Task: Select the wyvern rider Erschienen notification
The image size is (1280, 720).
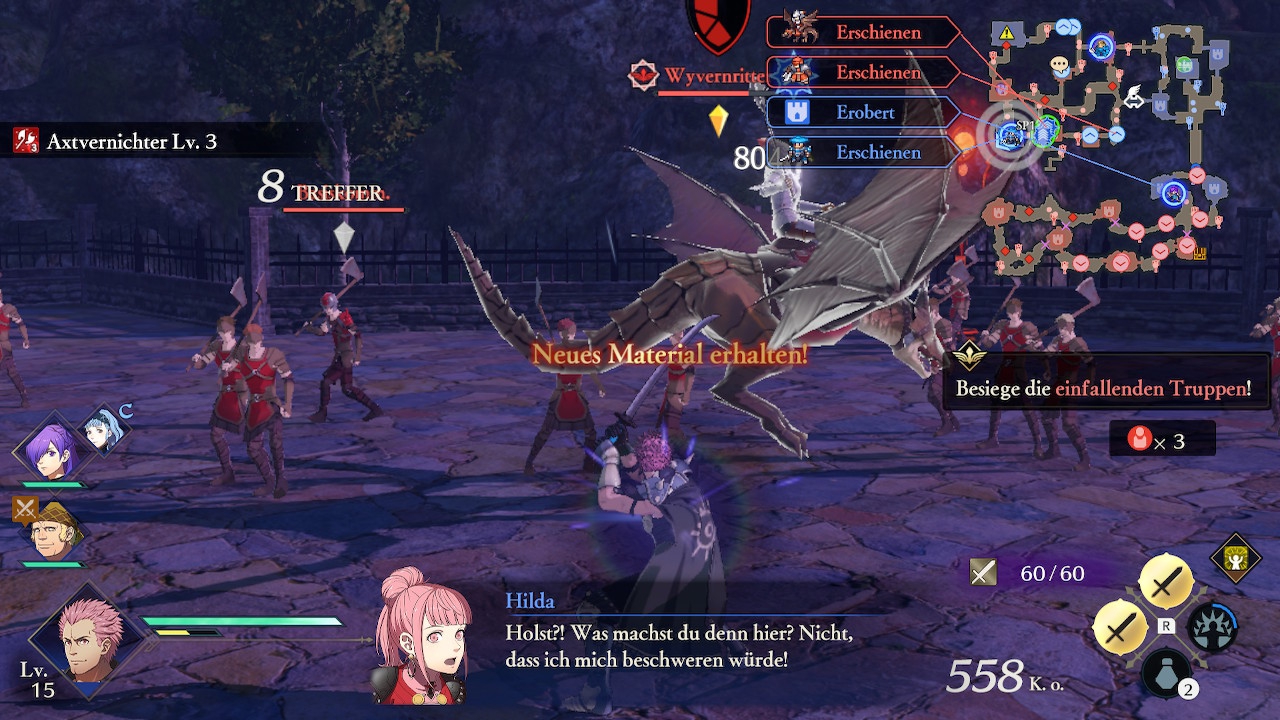Action: click(860, 32)
